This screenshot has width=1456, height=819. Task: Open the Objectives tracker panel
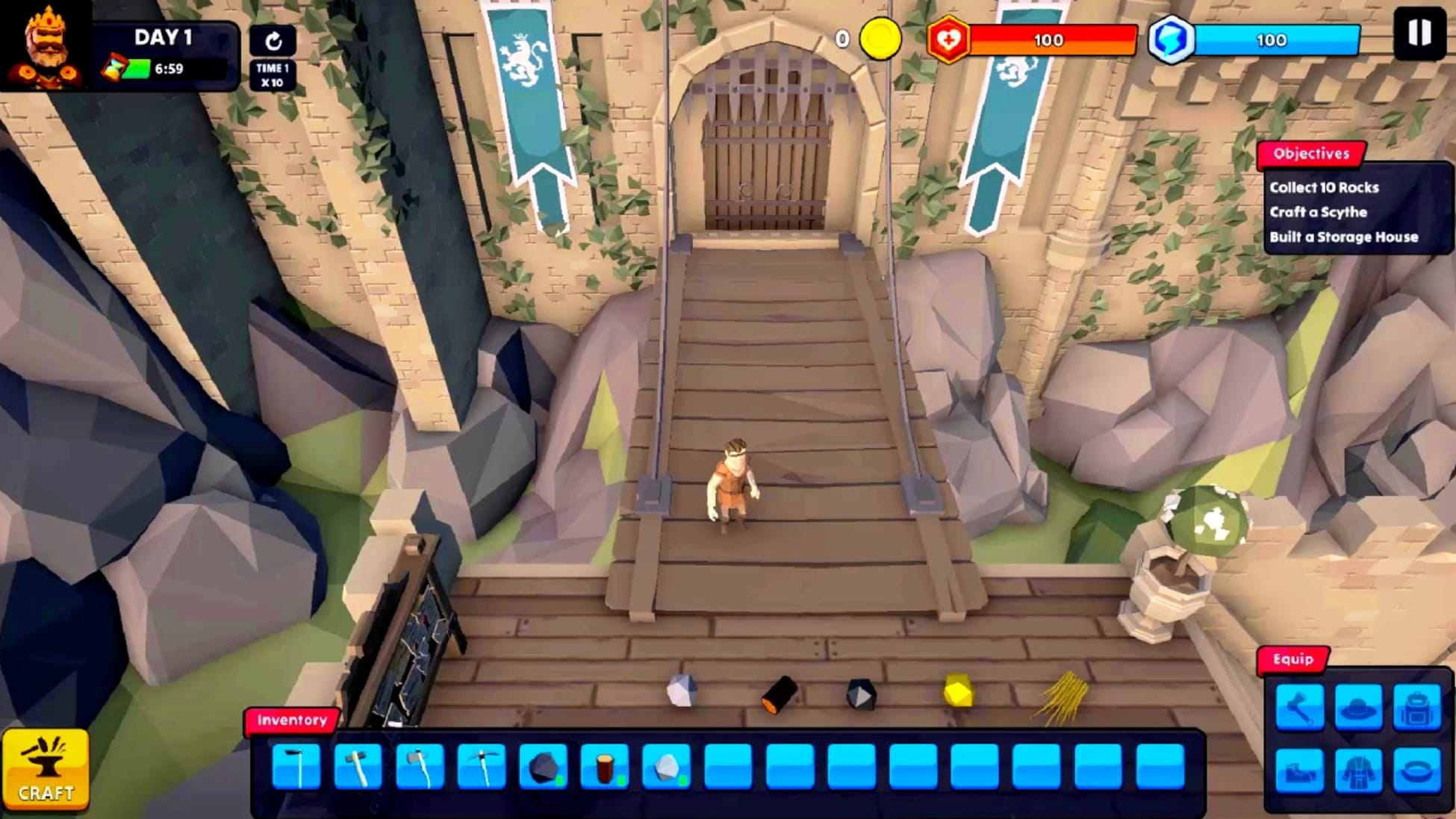coord(1312,154)
